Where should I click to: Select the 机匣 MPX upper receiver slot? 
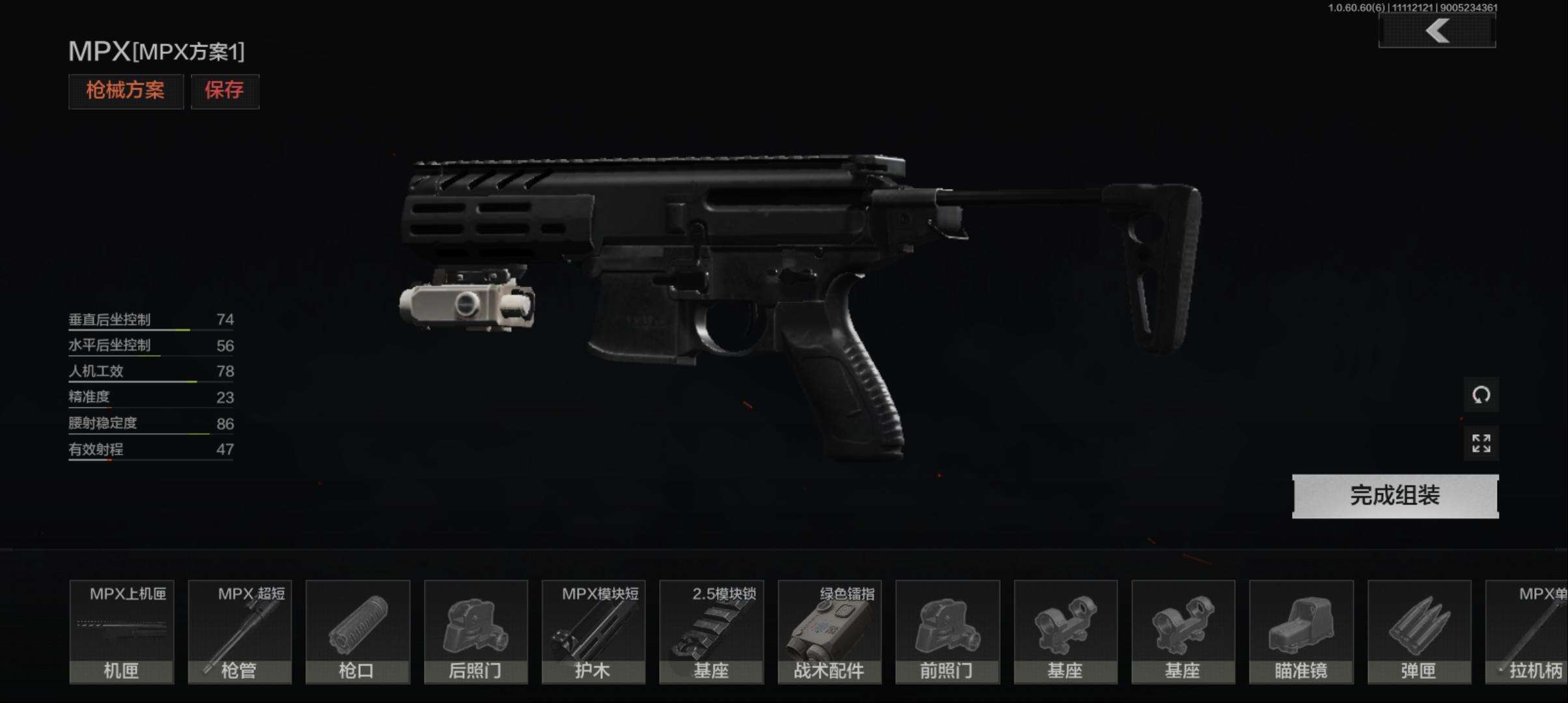122,631
